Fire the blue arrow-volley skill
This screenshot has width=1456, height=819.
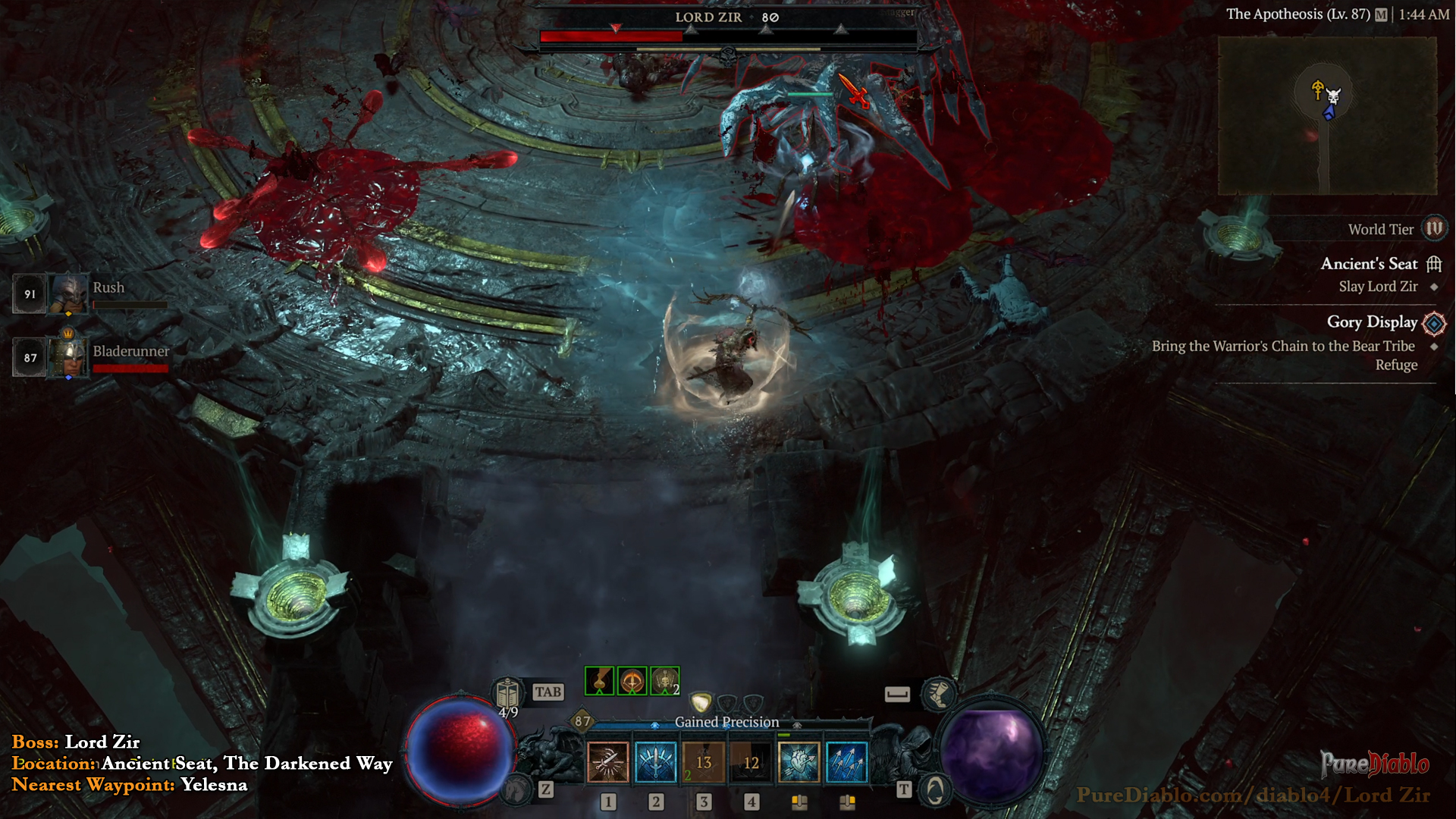click(x=846, y=762)
